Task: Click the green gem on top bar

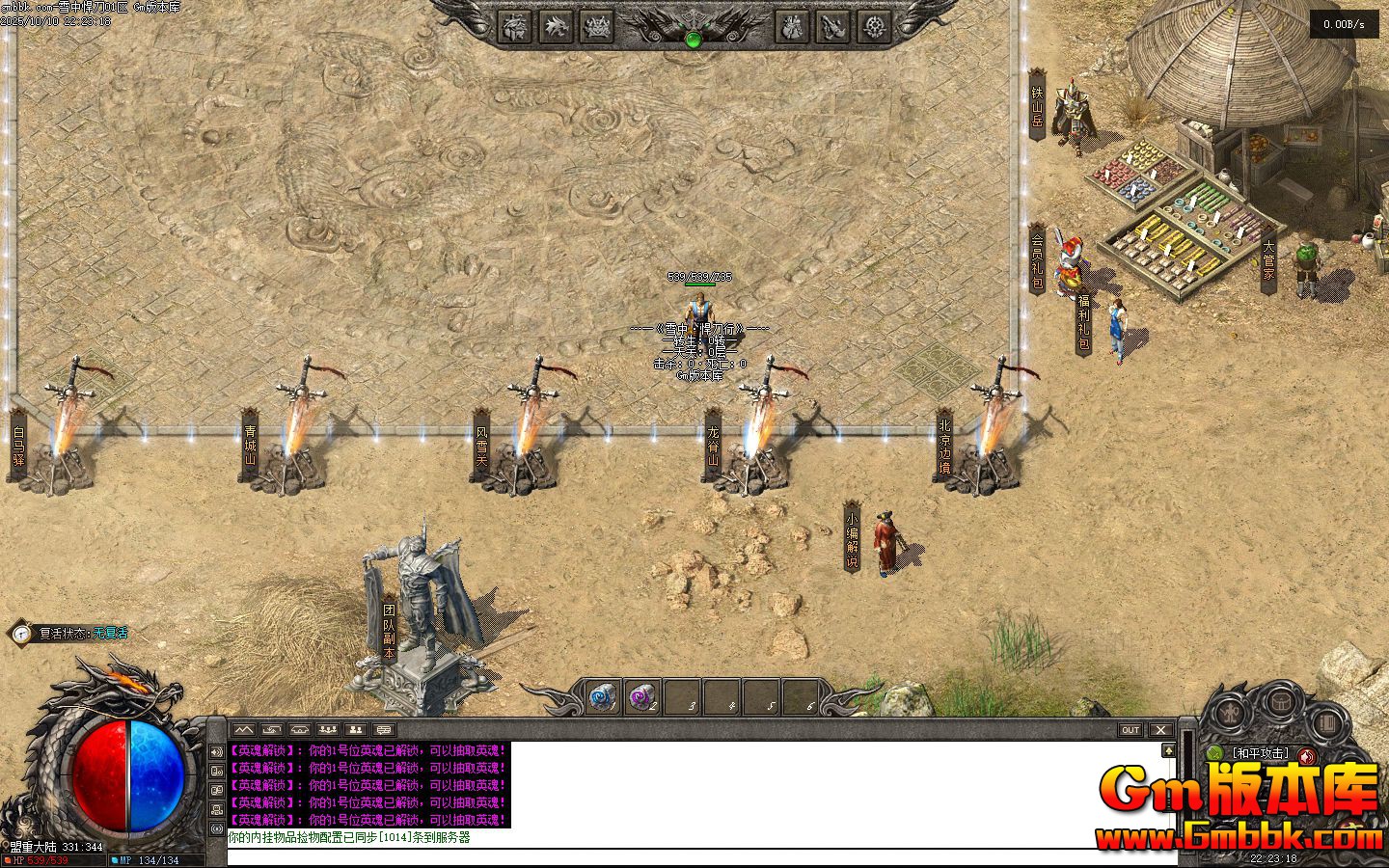Action: point(693,40)
